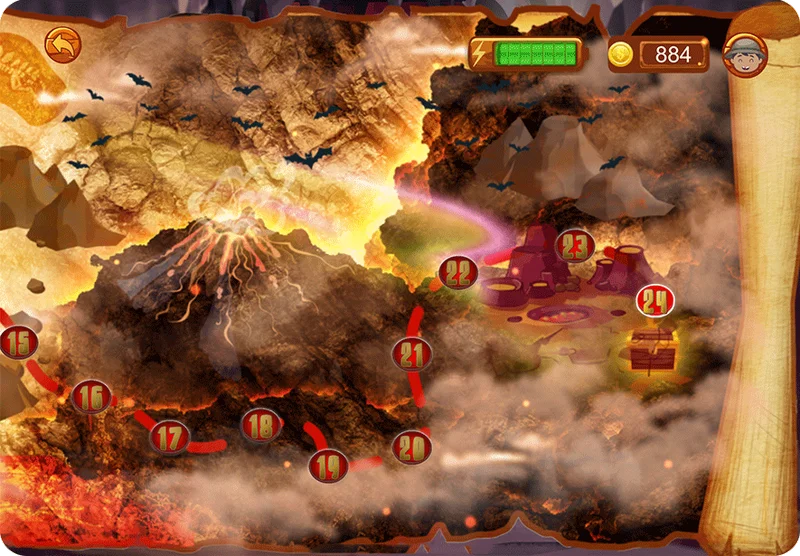Select level 20 node
800x556 pixels.
[x=411, y=447]
